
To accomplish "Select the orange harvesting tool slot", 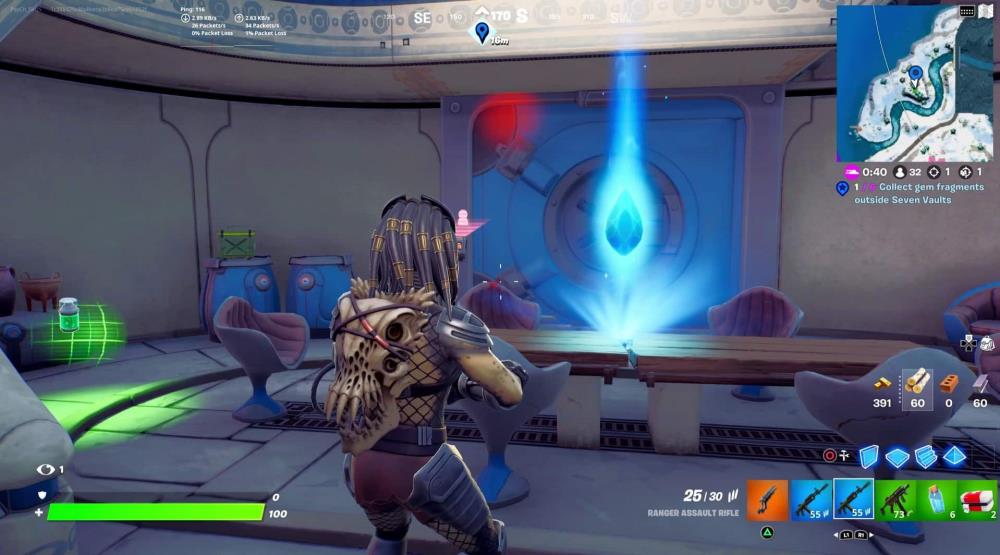I will pyautogui.click(x=768, y=498).
